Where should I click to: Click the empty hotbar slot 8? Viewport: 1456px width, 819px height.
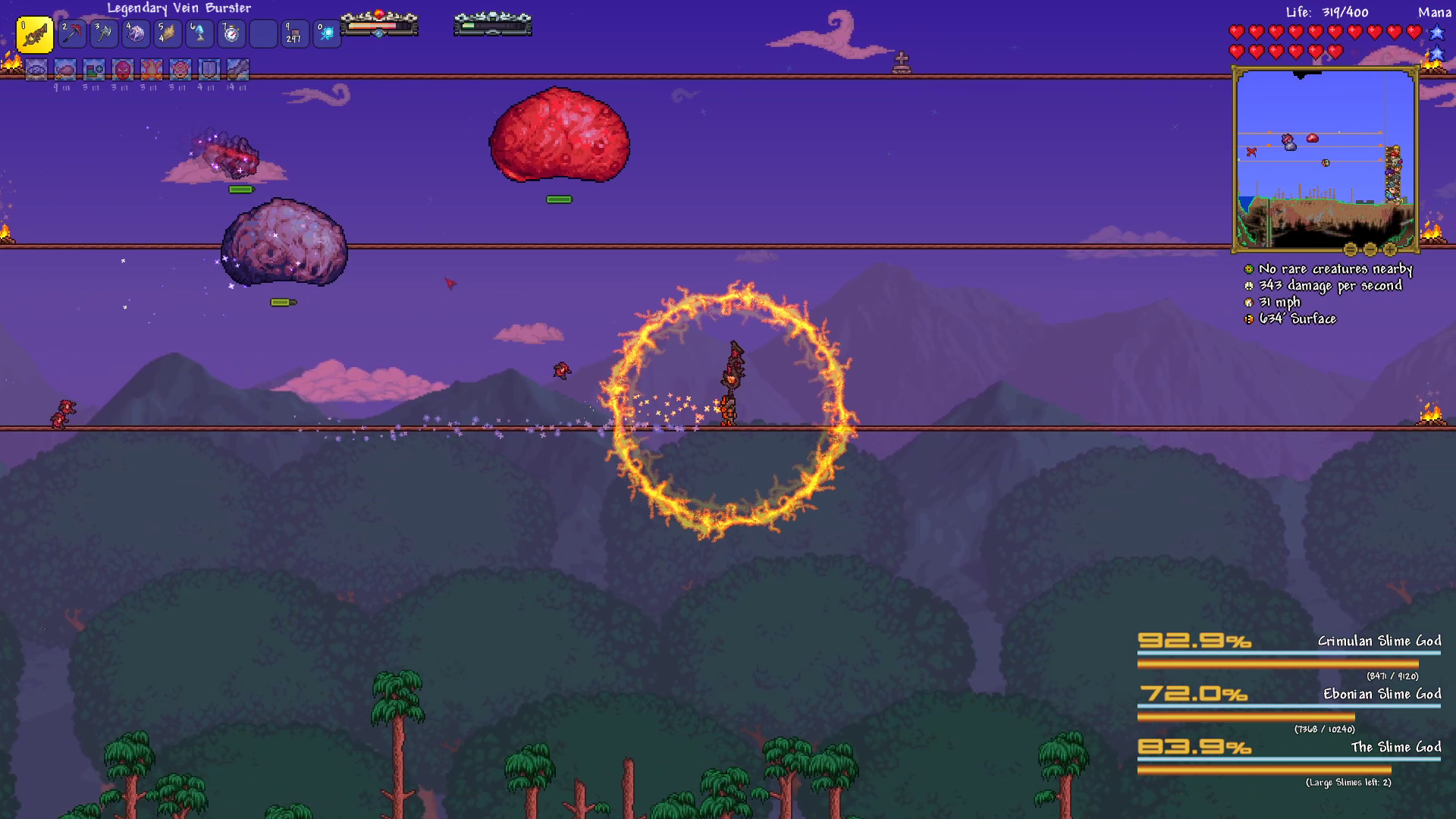[x=263, y=34]
